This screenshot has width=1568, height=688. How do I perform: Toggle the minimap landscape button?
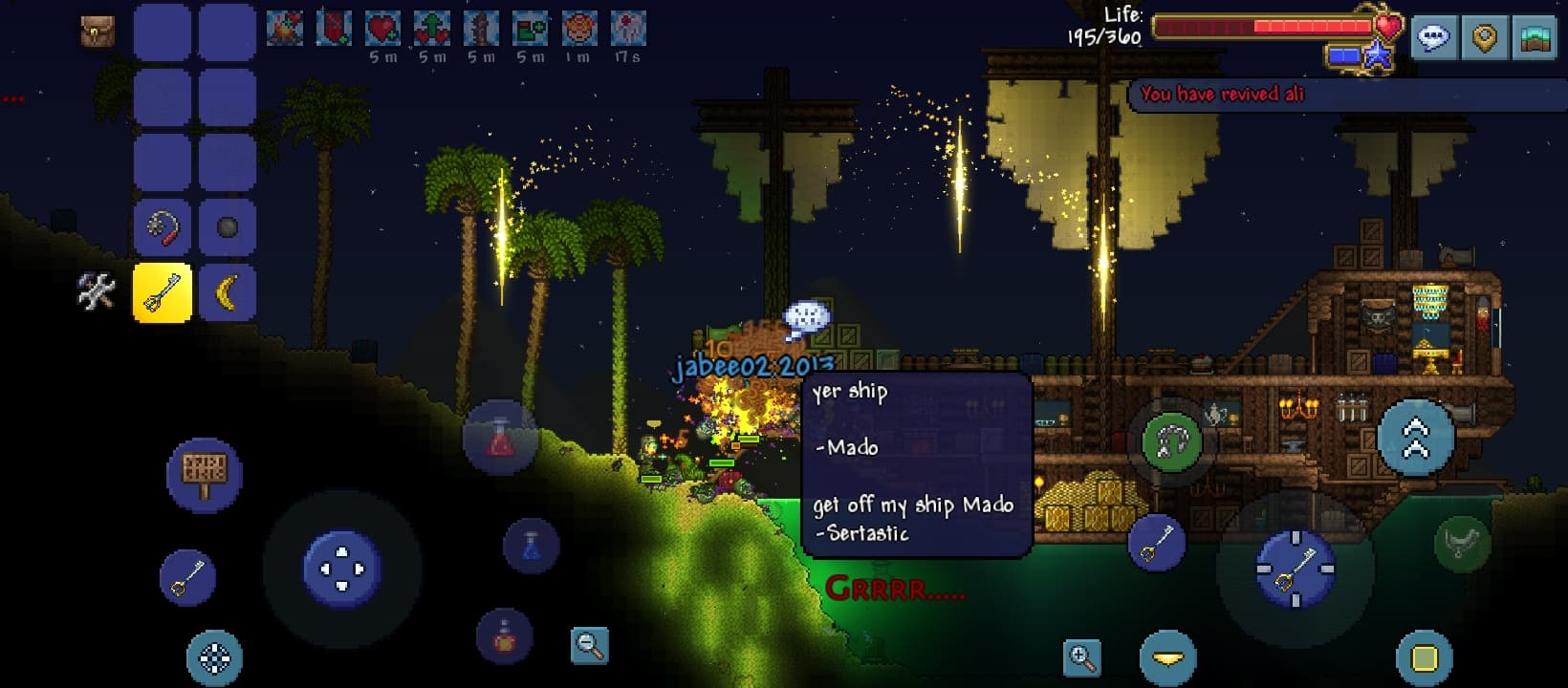click(x=1535, y=38)
